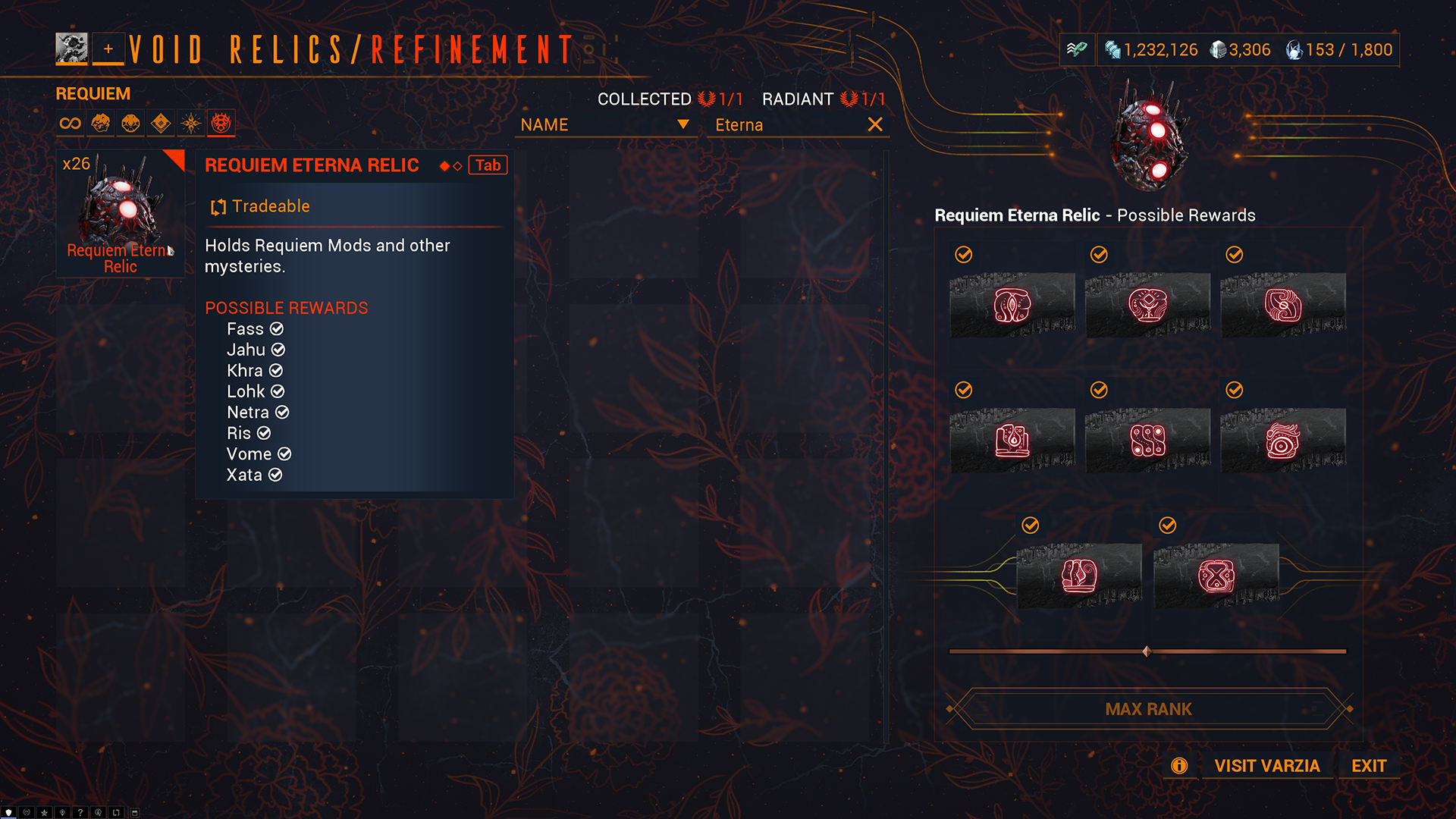Show all relics with the infinity tab
This screenshot has width=1456, height=819.
point(70,123)
